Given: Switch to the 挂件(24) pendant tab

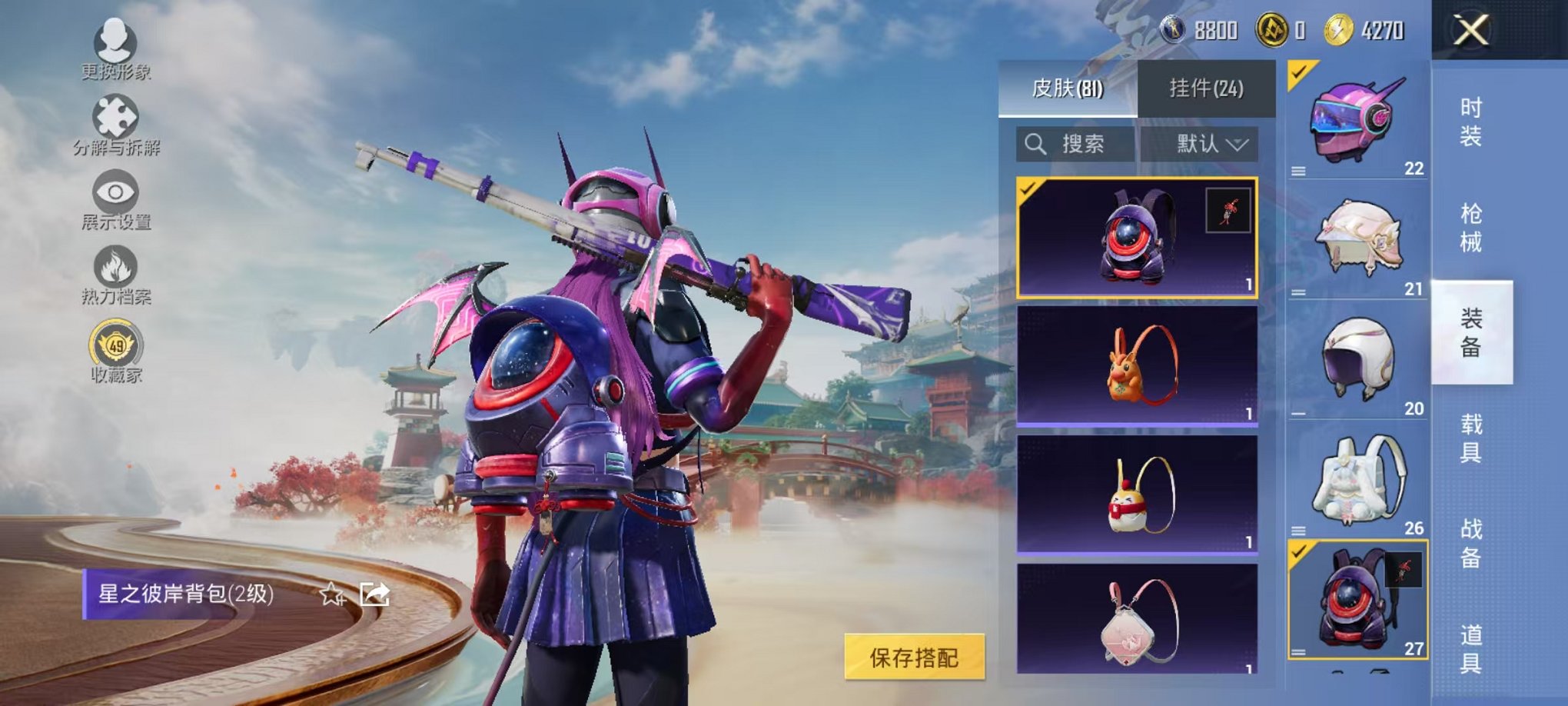Looking at the screenshot, I should coord(1209,88).
